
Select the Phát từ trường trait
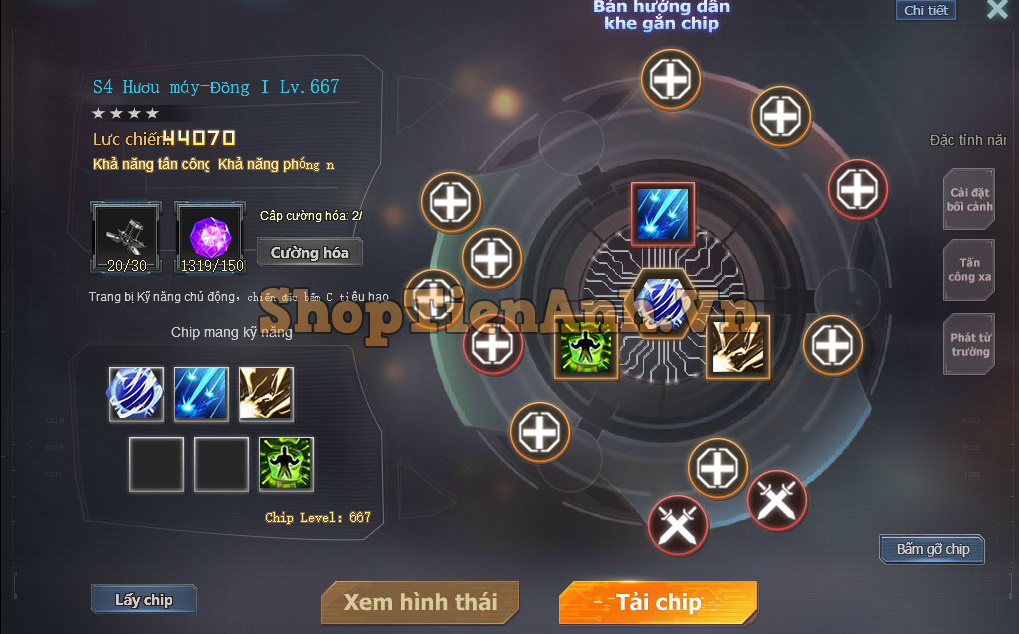click(x=970, y=345)
